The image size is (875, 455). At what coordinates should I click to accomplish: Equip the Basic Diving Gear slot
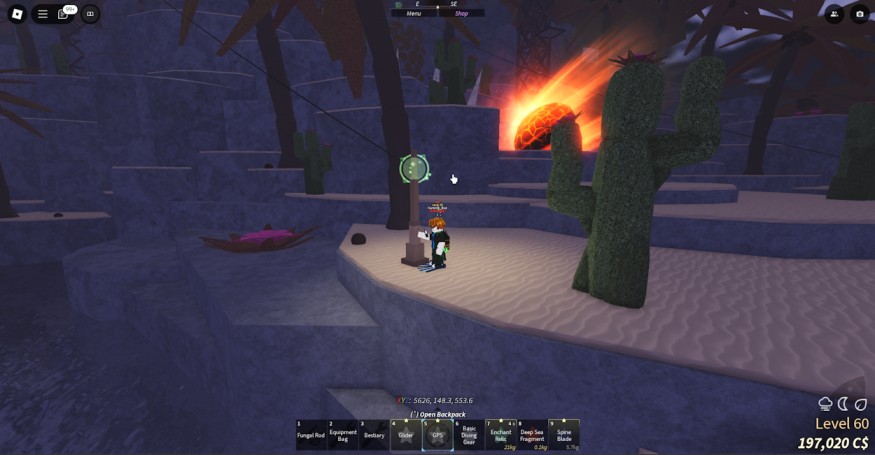(469, 435)
